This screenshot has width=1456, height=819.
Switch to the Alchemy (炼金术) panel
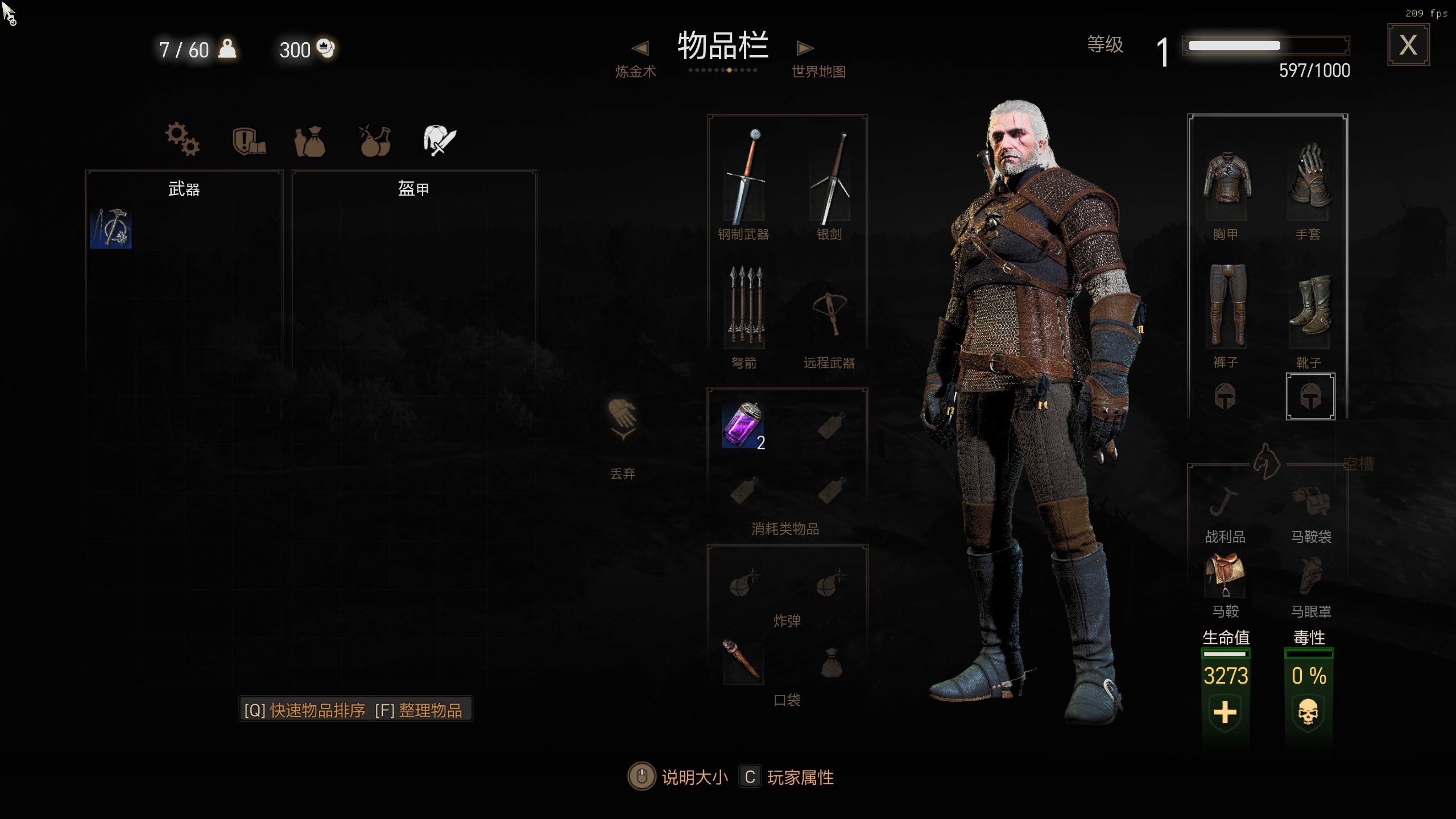click(x=636, y=61)
